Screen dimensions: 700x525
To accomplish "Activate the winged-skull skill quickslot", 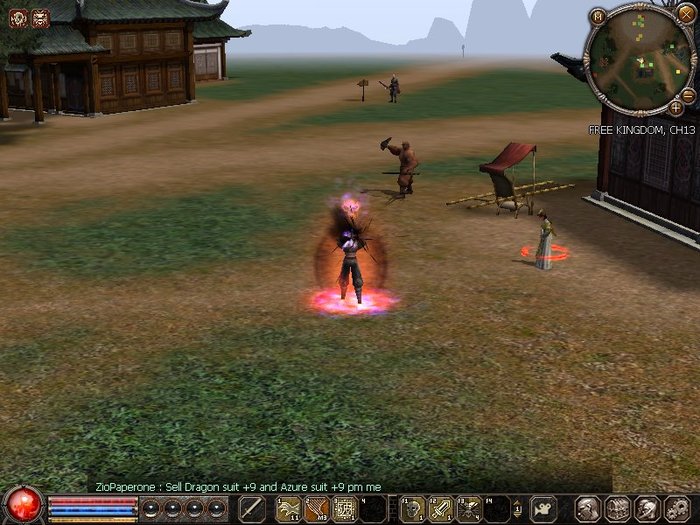I will click(468, 508).
